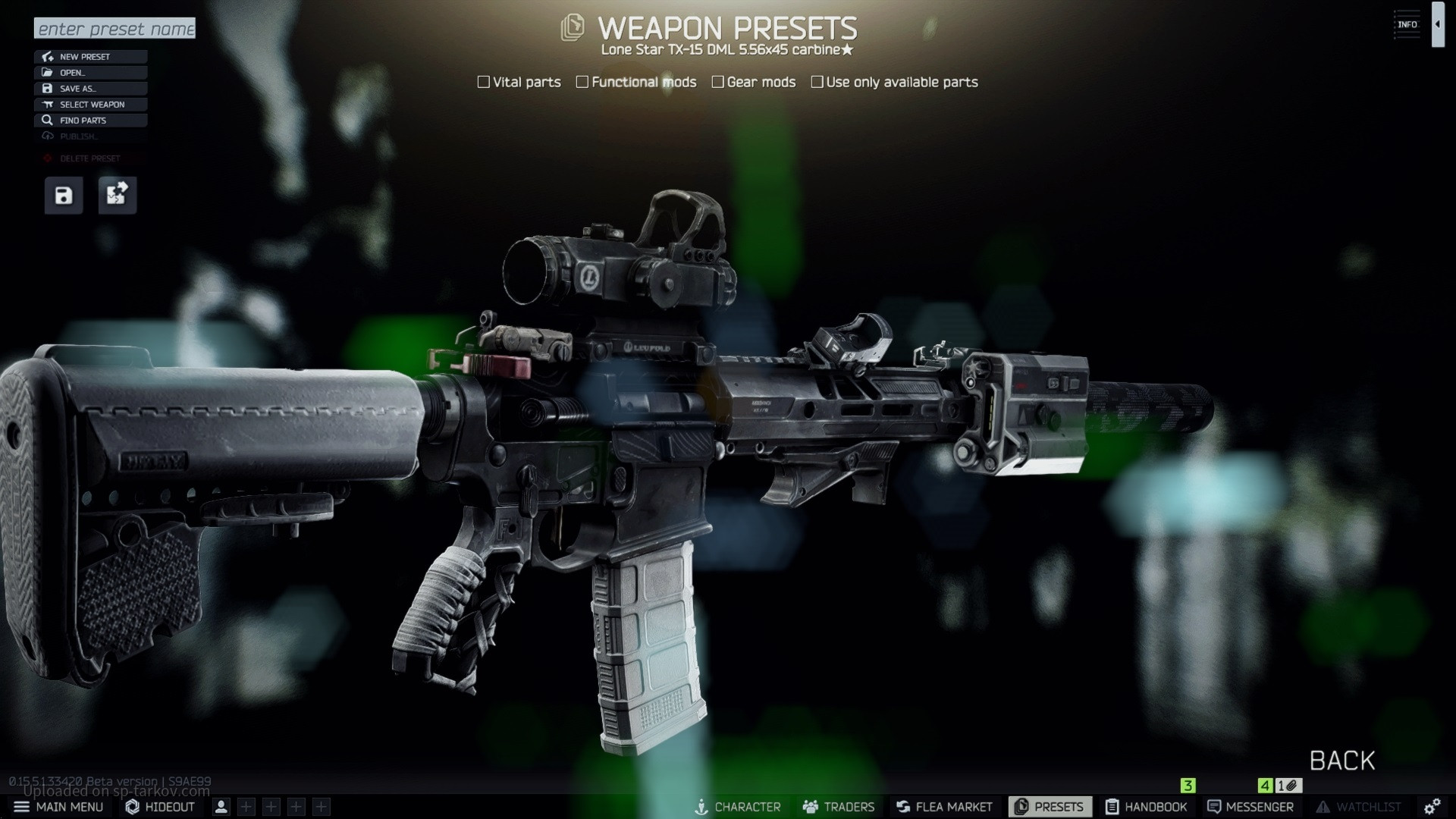Switch to the Character tab

(x=738, y=807)
